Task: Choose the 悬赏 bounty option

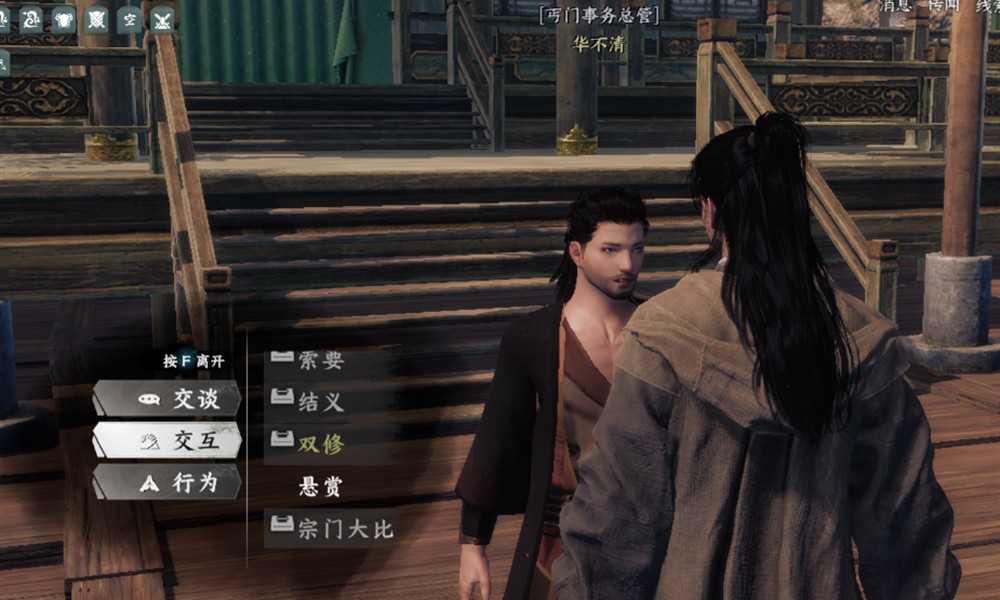Action: [321, 487]
